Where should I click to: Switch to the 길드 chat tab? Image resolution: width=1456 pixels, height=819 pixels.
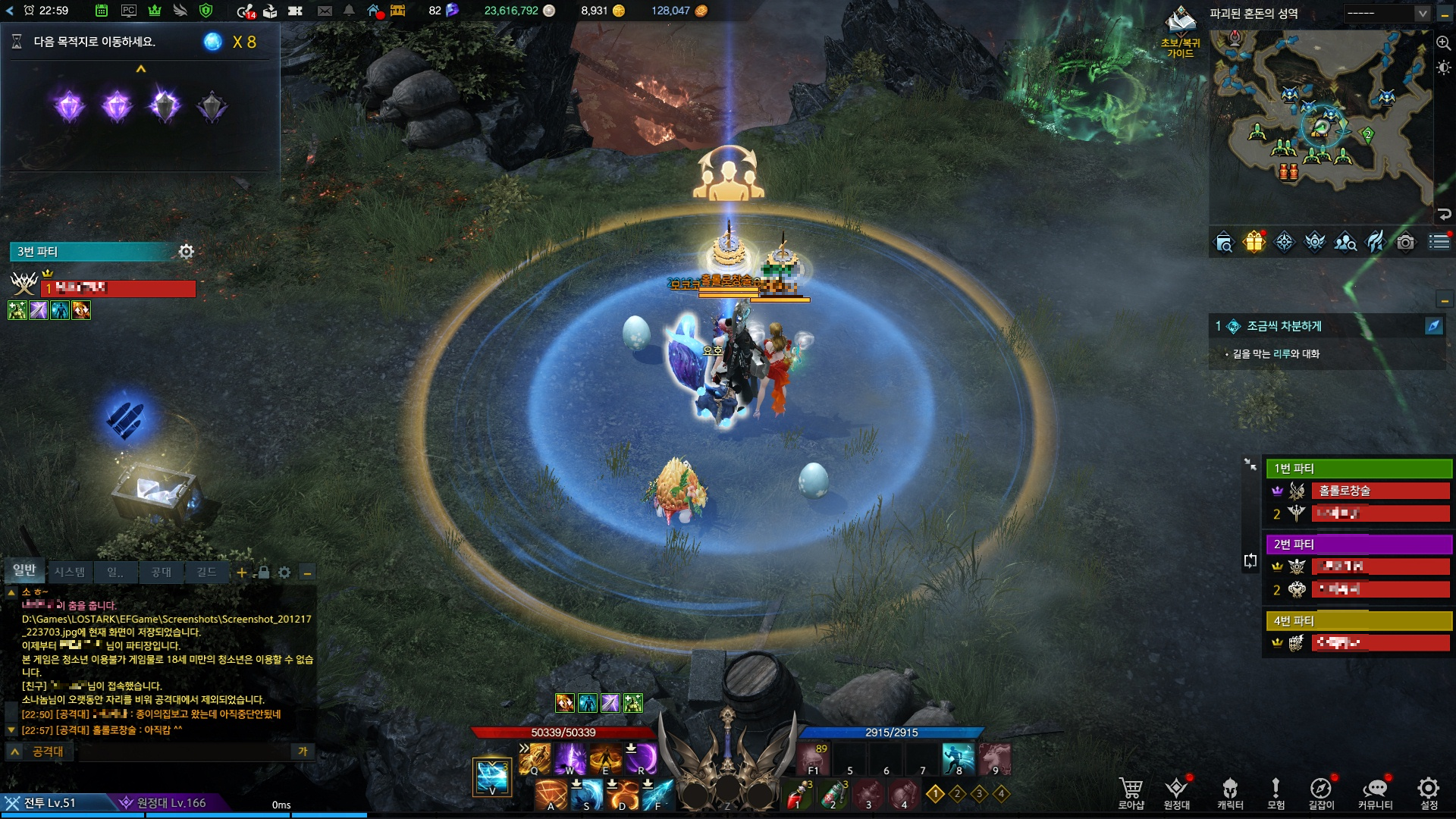pyautogui.click(x=206, y=572)
